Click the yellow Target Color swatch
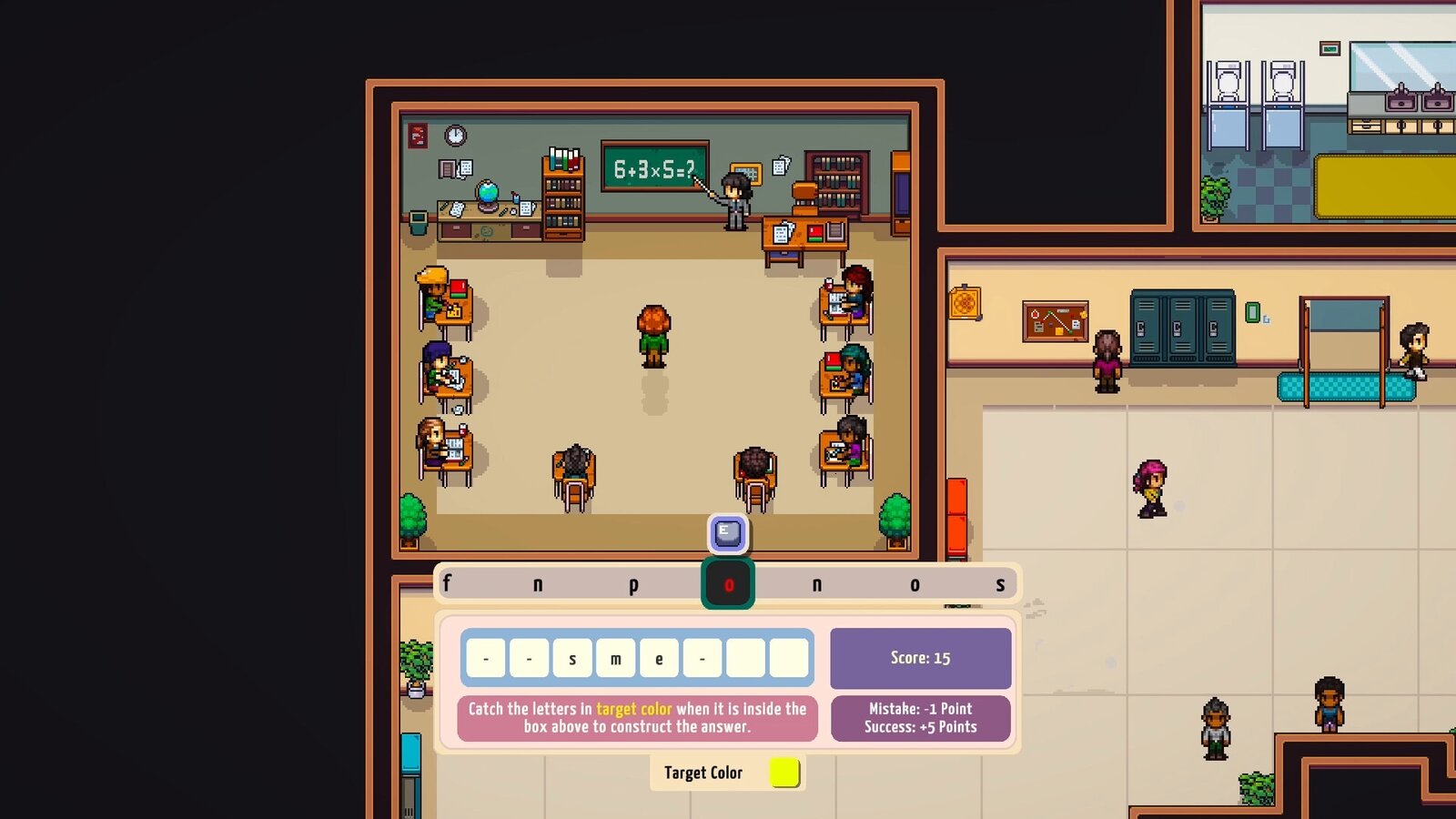 pos(784,772)
